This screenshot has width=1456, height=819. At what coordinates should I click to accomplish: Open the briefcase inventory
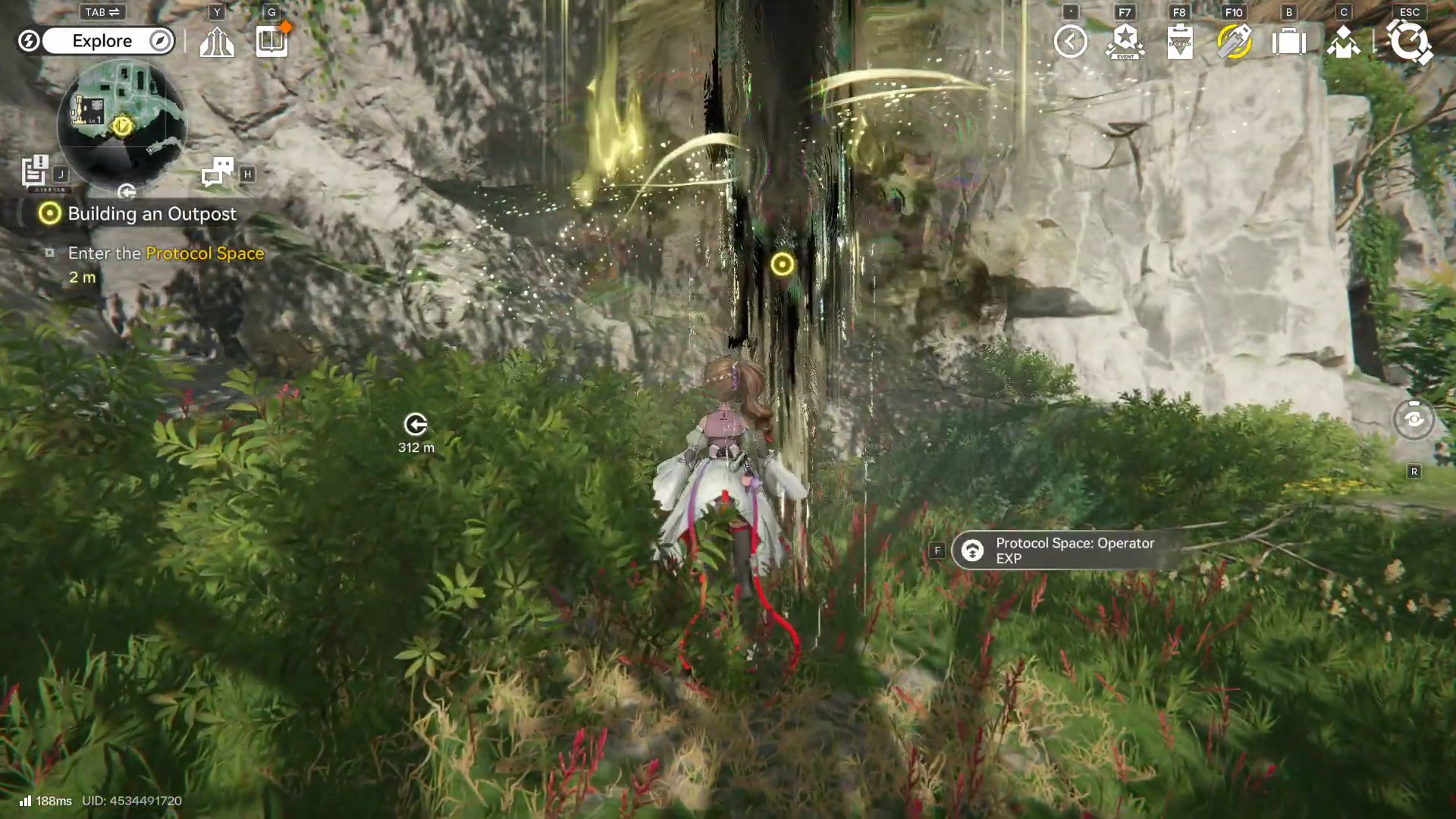click(x=1288, y=42)
